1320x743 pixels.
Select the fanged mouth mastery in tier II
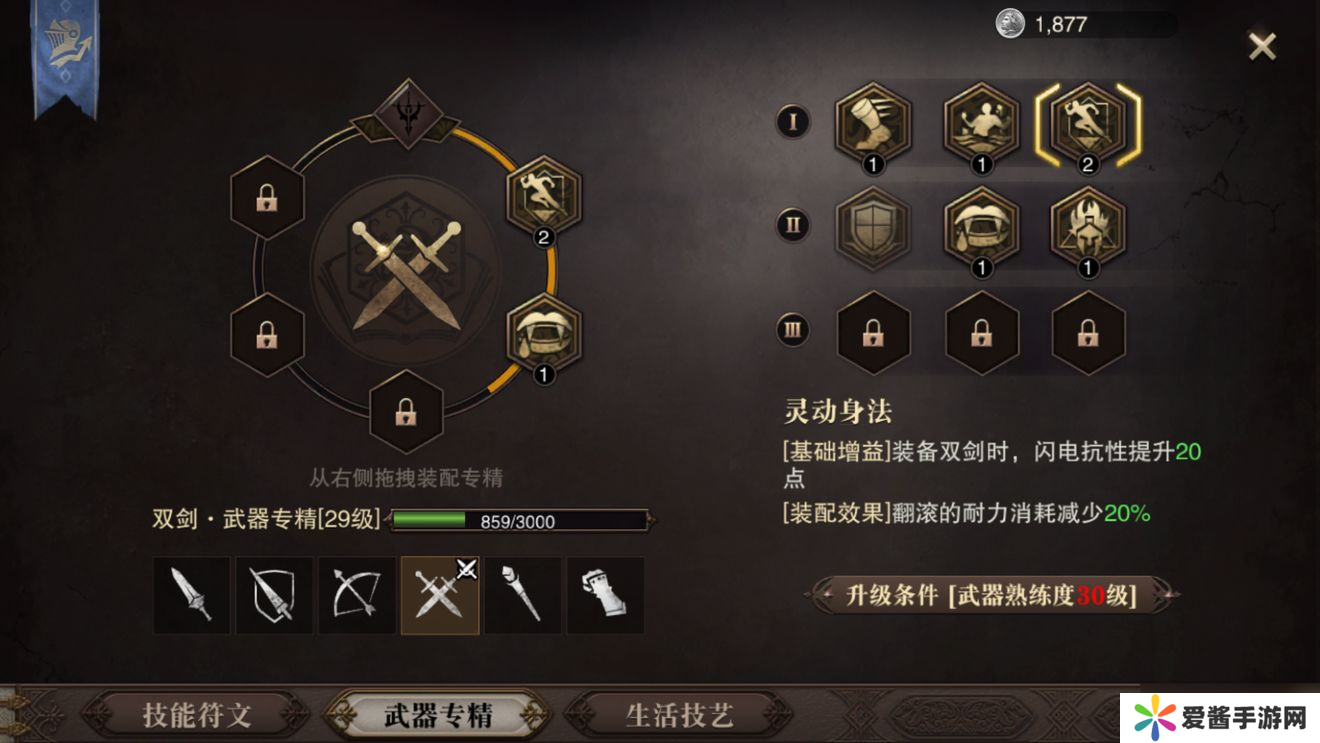coord(981,227)
